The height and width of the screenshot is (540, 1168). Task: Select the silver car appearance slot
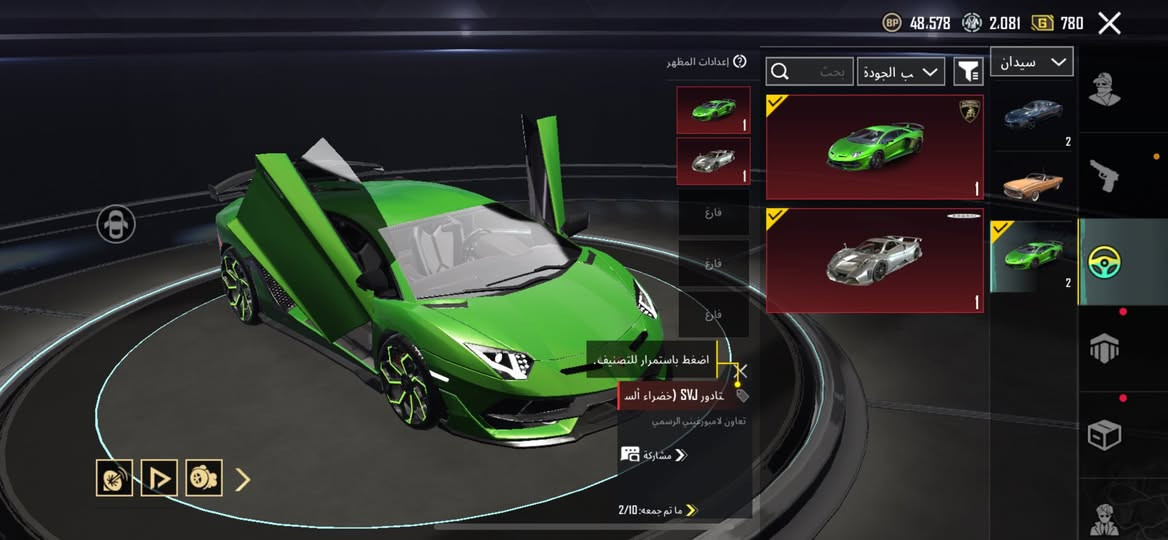(712, 161)
